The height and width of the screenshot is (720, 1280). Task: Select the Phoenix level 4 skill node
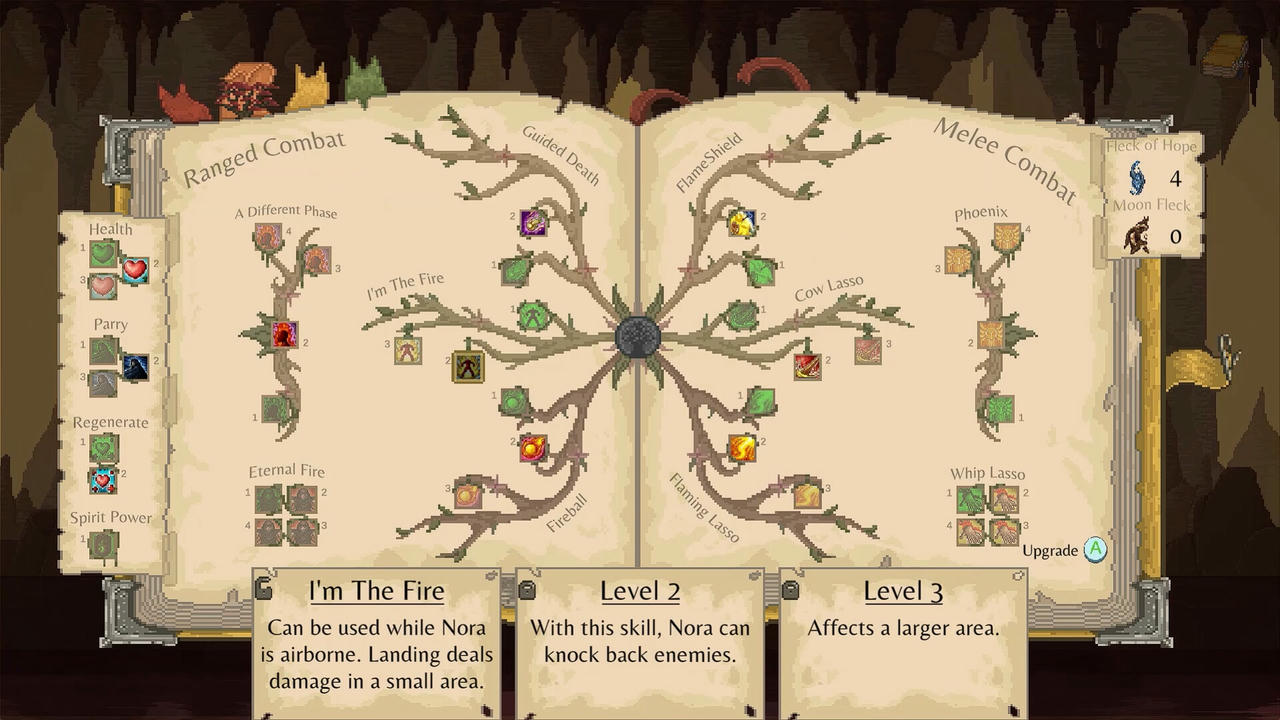pos(1007,237)
